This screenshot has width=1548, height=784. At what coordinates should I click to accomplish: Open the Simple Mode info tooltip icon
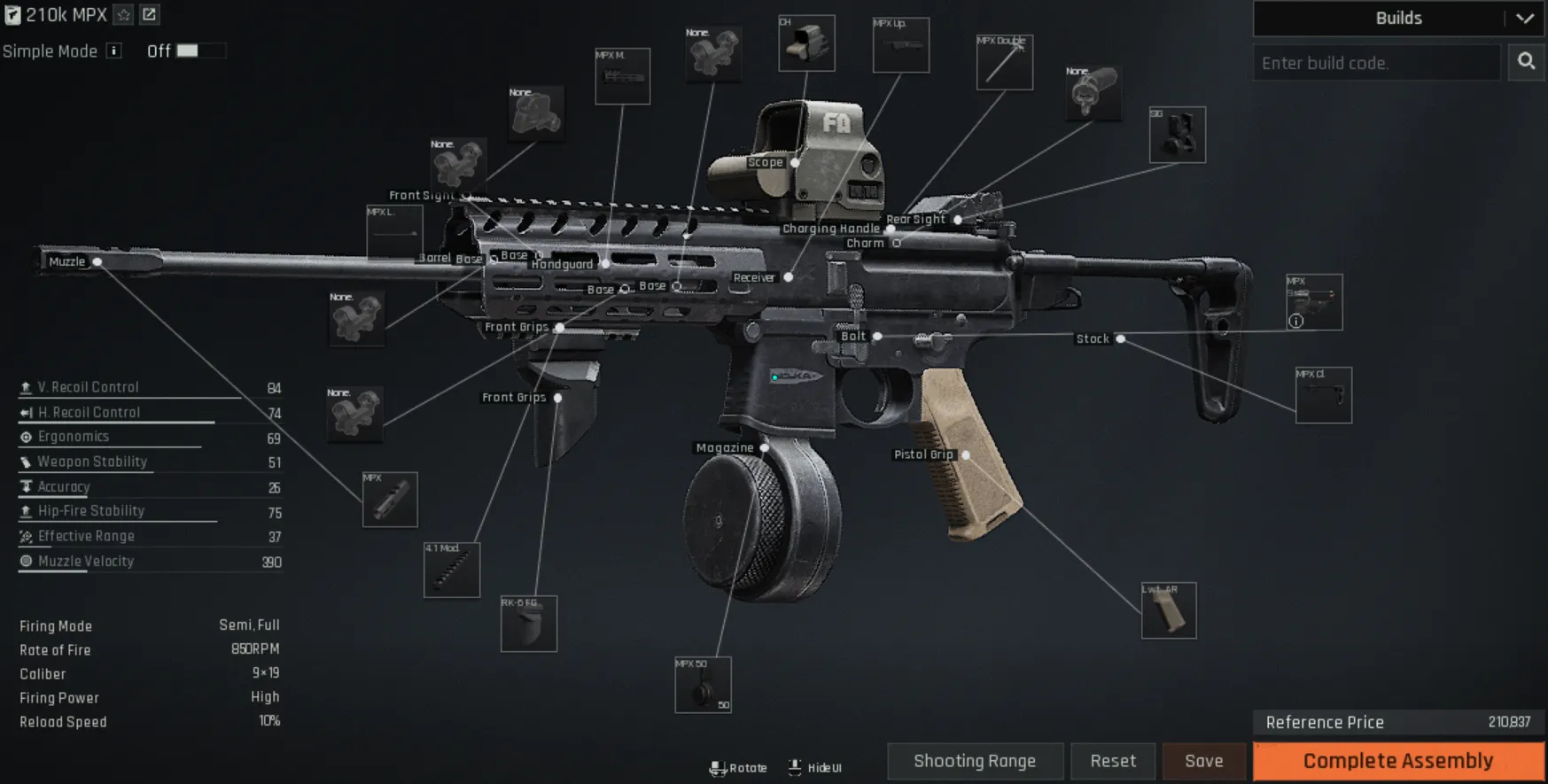tap(113, 50)
